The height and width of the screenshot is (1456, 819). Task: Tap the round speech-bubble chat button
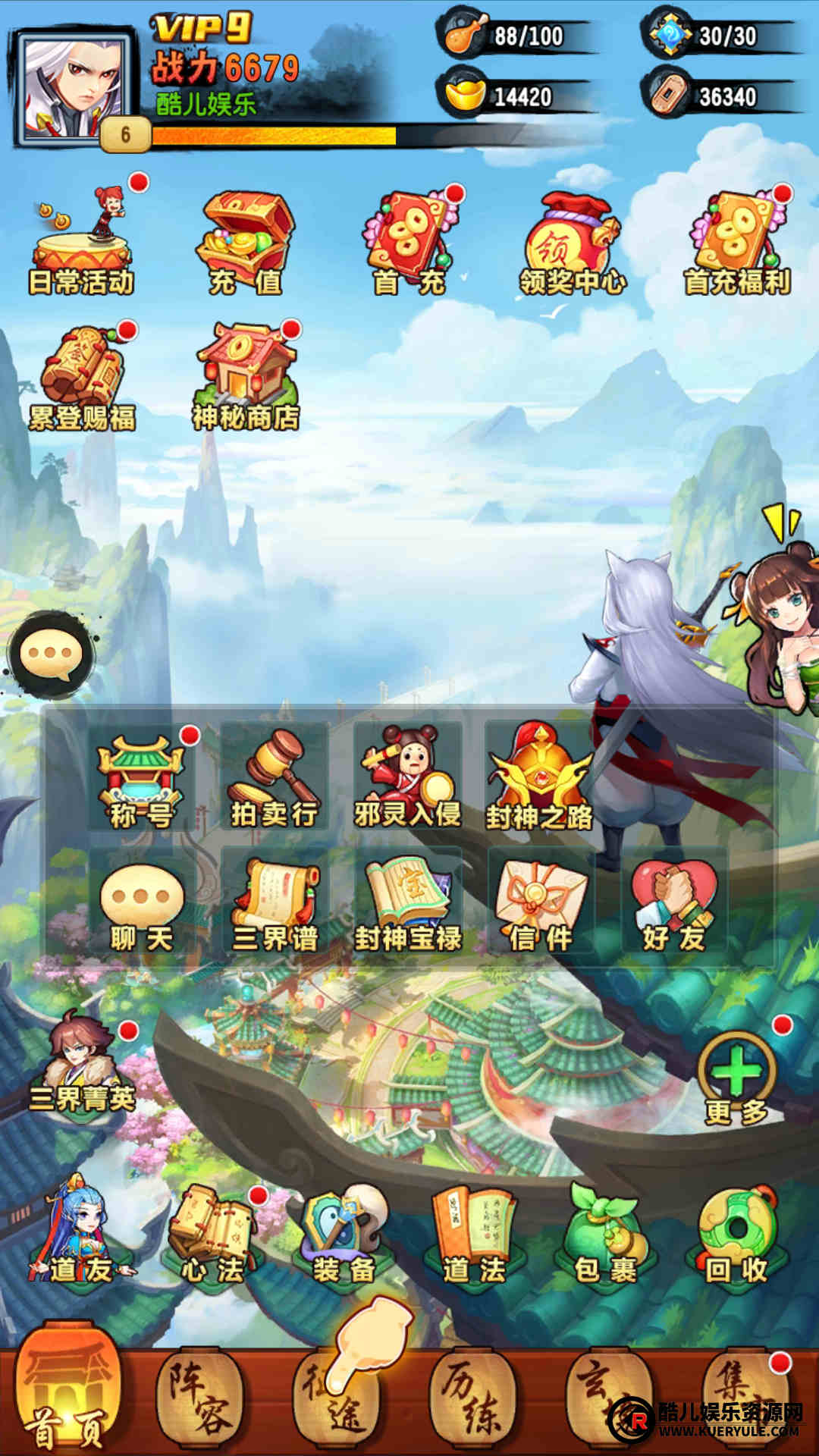pyautogui.click(x=52, y=654)
